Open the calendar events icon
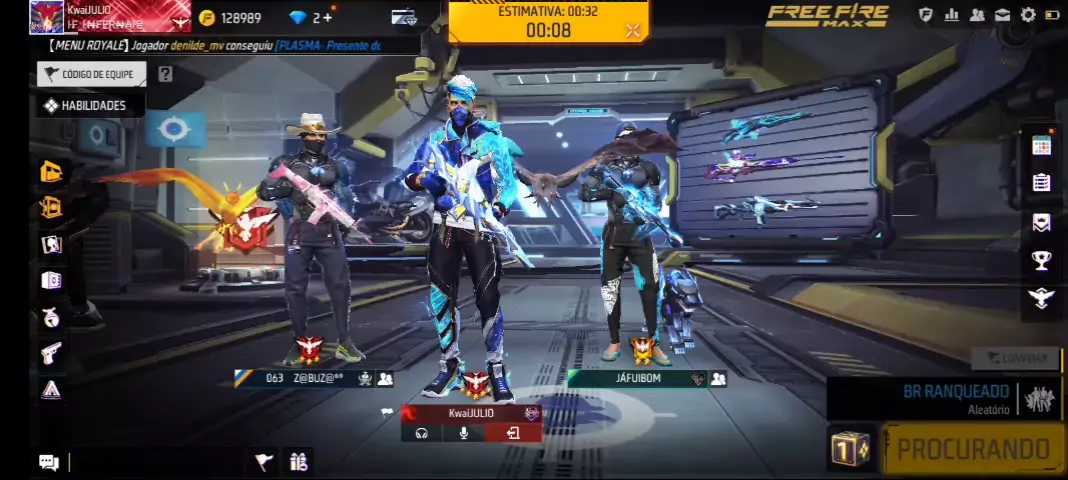Screen dimensions: 1068x480 pos(1042,145)
